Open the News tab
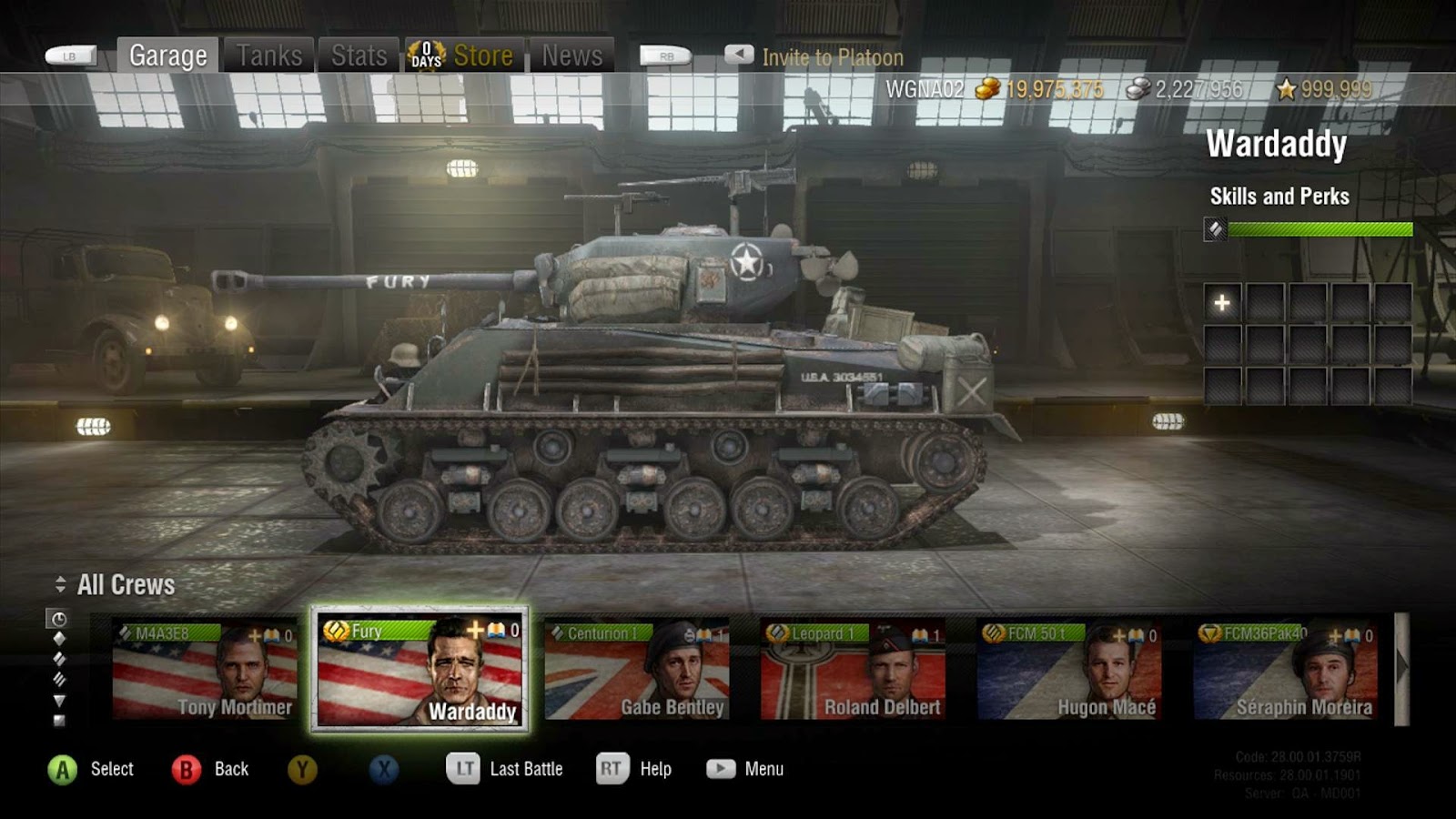The width and height of the screenshot is (1456, 819). (x=571, y=56)
